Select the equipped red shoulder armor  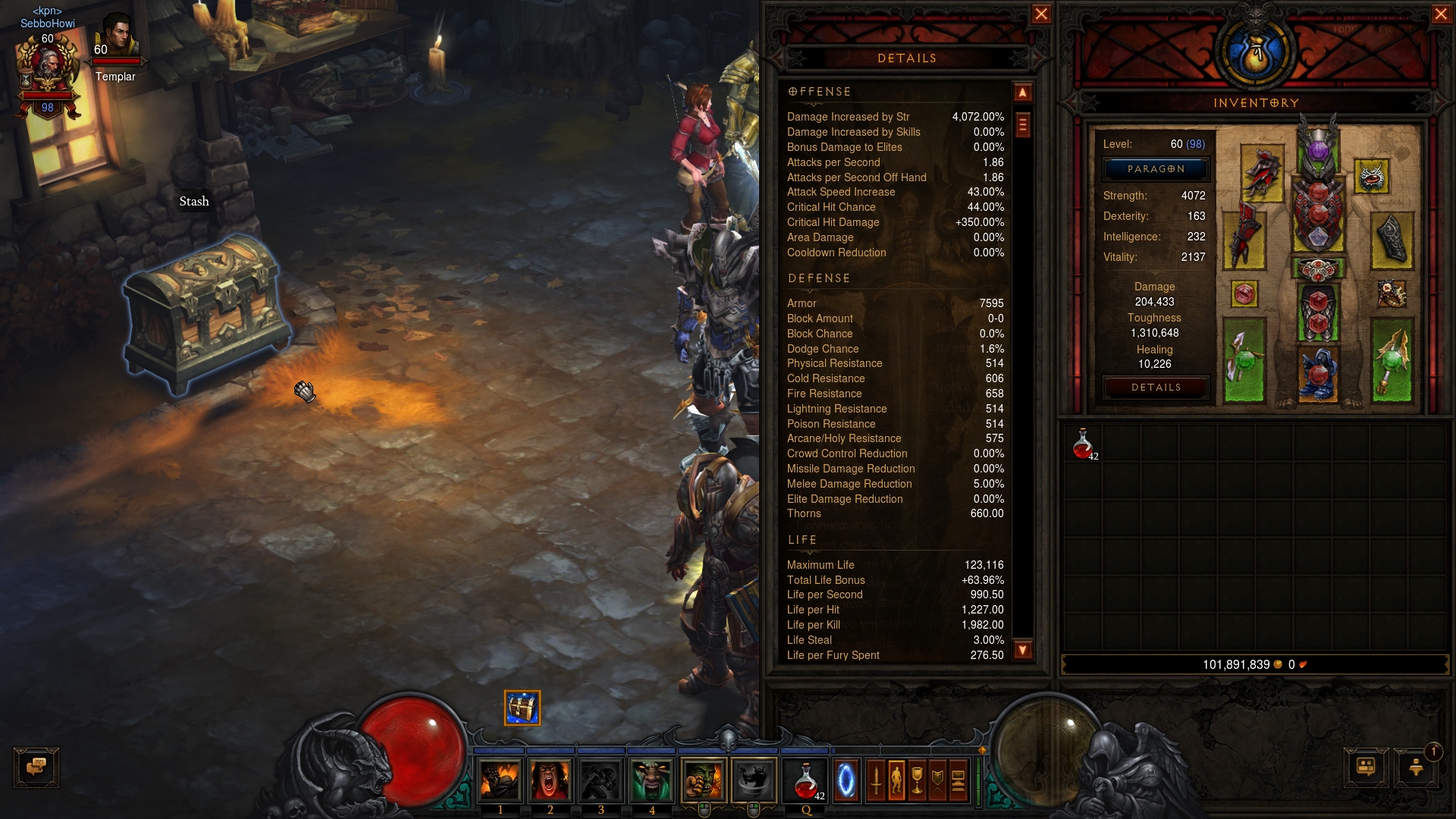click(1262, 173)
